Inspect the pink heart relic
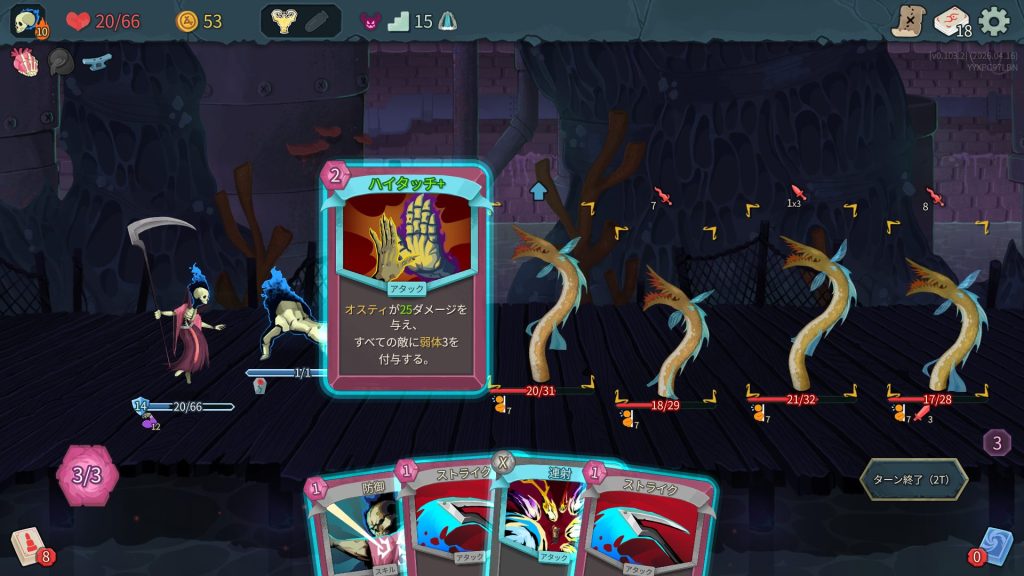The image size is (1024, 576). 24,62
